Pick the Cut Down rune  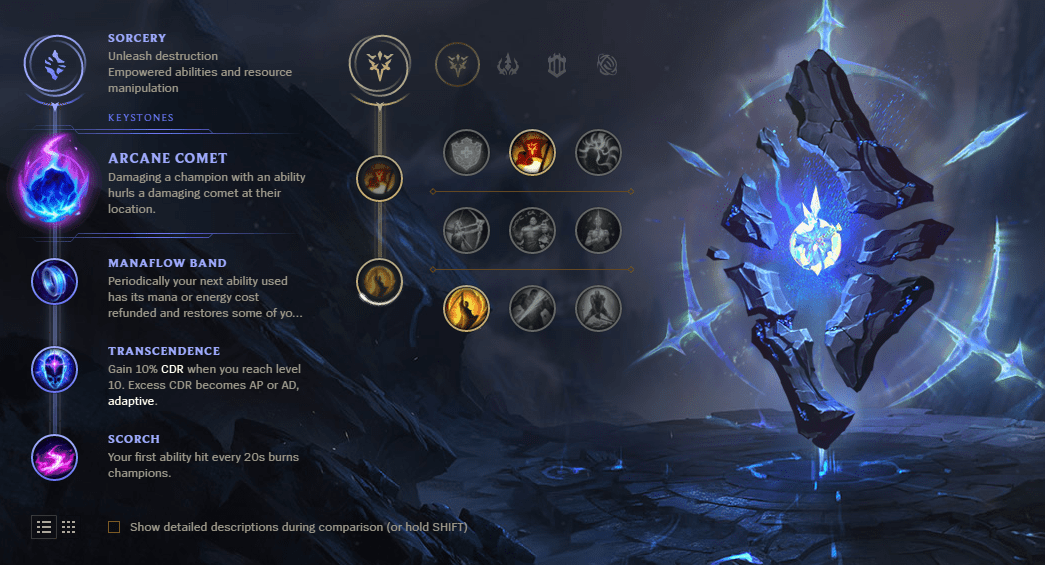pyautogui.click(x=532, y=308)
